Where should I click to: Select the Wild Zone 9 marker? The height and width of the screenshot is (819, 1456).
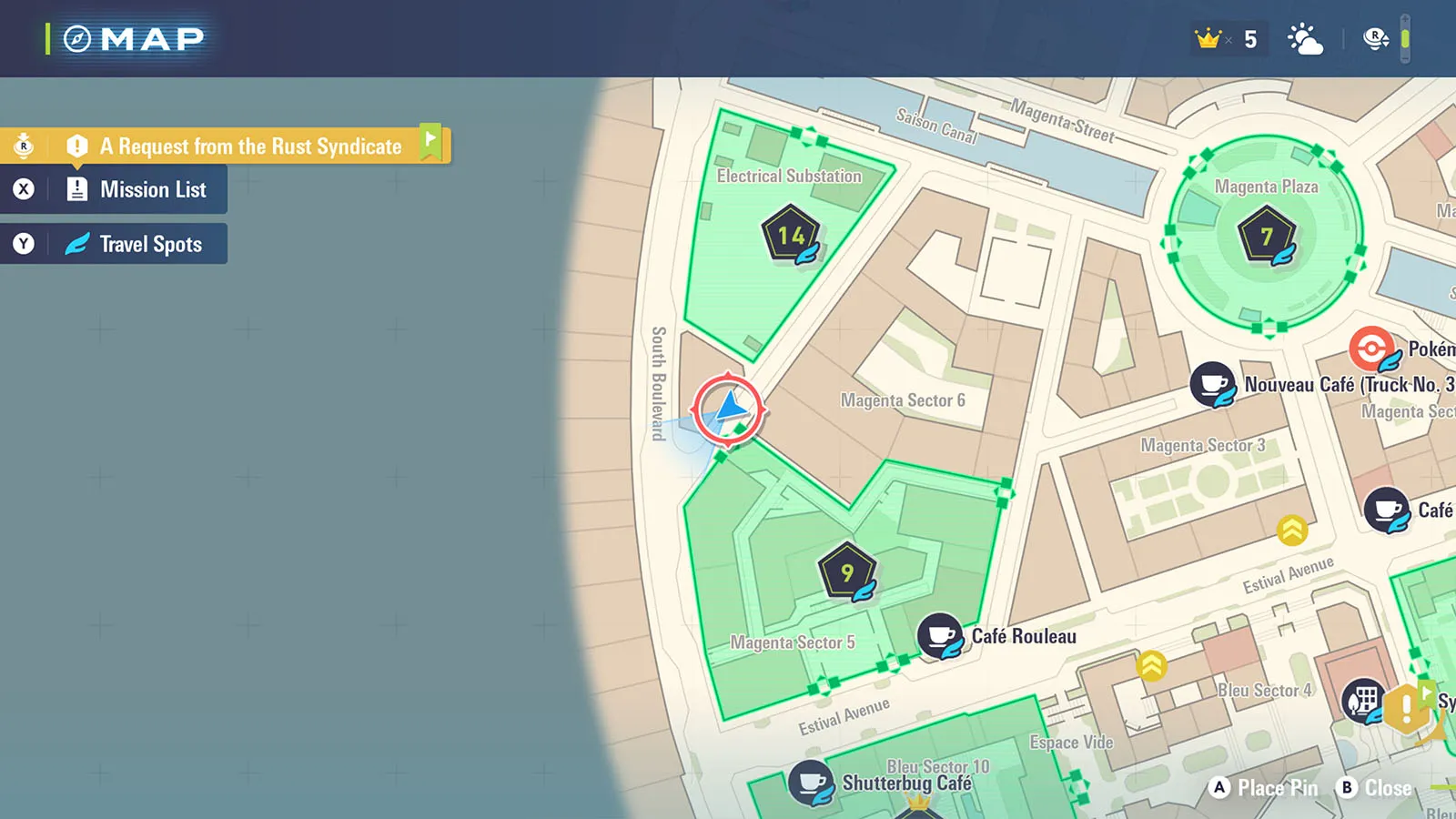pos(846,572)
